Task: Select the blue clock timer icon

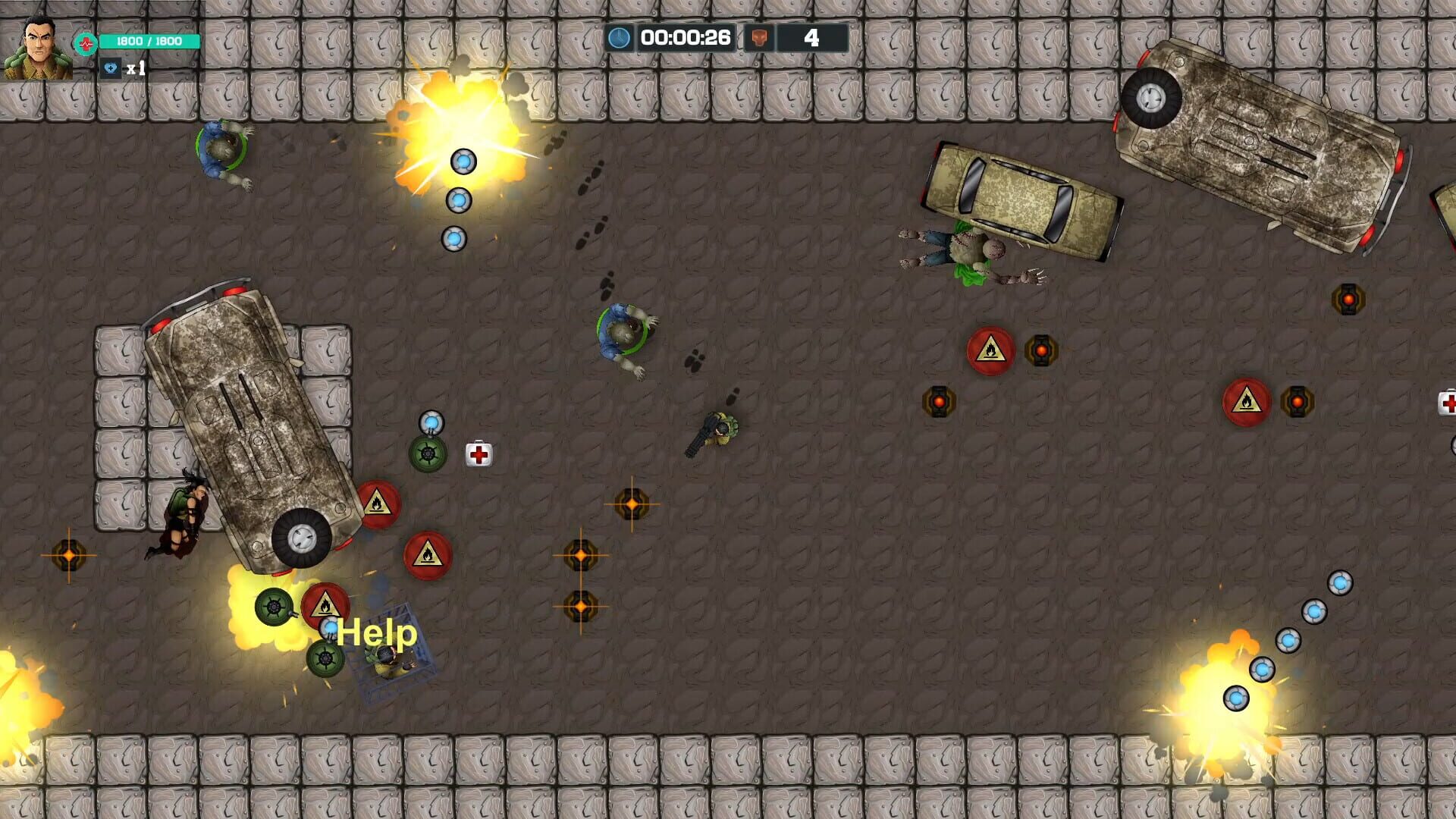Action: pyautogui.click(x=619, y=35)
